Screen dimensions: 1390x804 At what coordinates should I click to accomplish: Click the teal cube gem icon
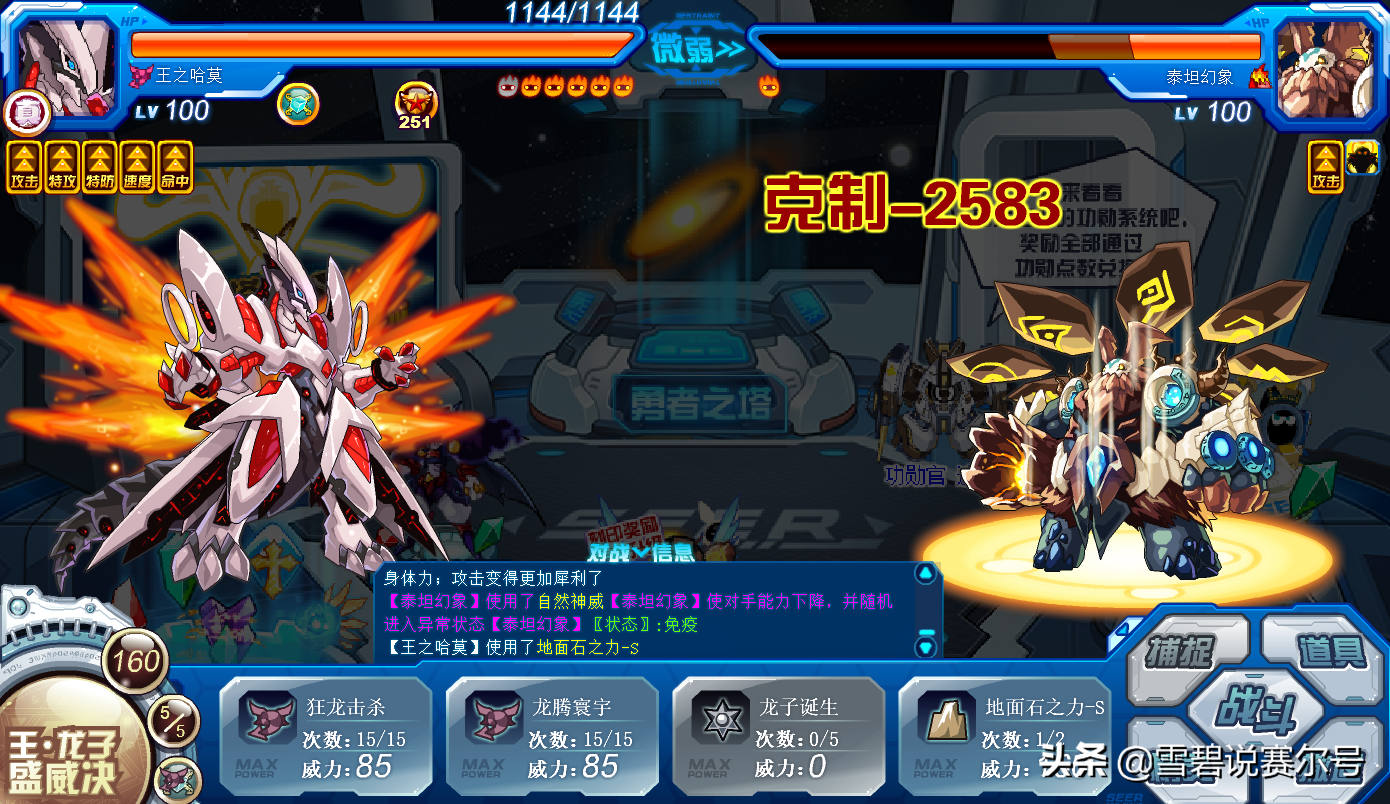[x=297, y=103]
